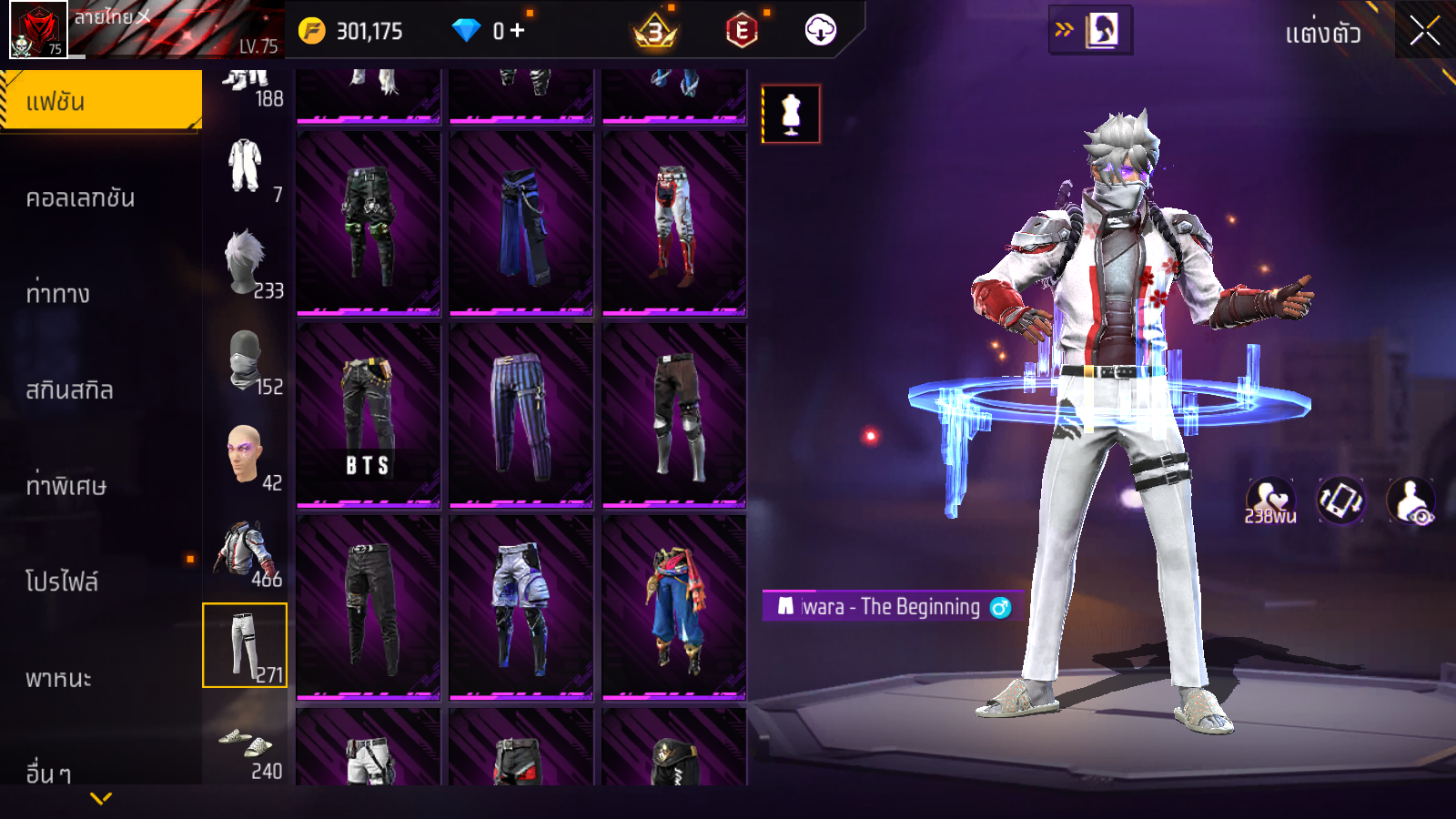Select the Fashion tab (แฟชัน)
The image size is (1456, 819).
100,101
